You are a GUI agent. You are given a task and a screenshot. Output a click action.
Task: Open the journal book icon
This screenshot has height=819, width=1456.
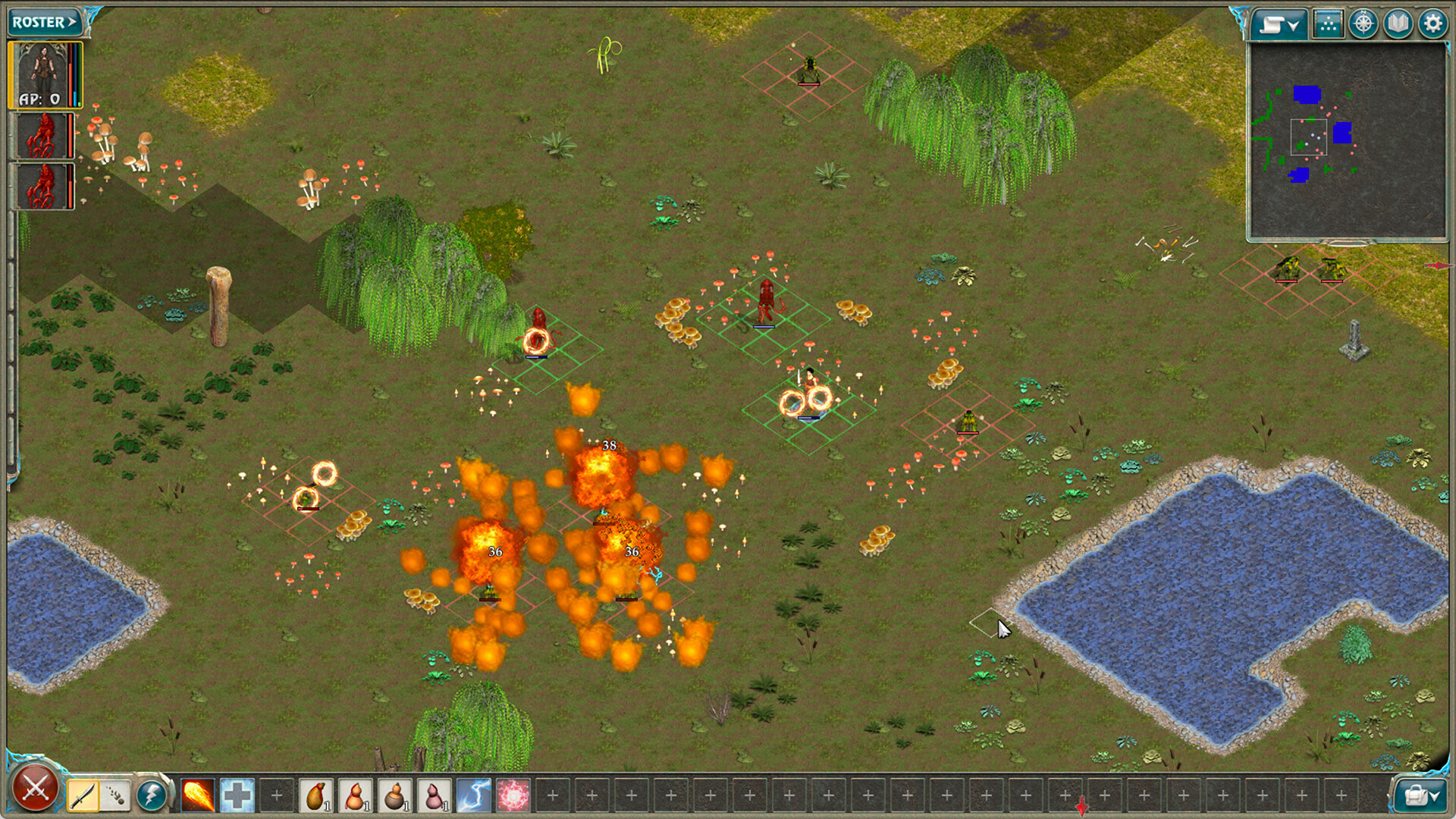1398,23
